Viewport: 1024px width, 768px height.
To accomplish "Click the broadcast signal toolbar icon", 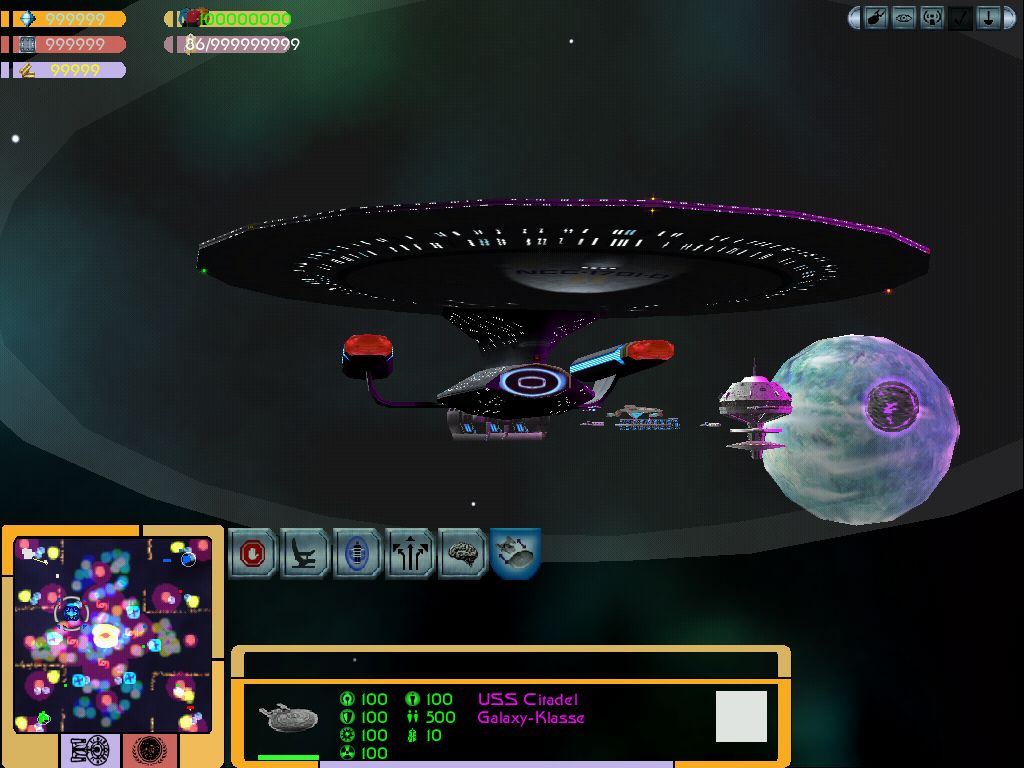I will pos(932,18).
